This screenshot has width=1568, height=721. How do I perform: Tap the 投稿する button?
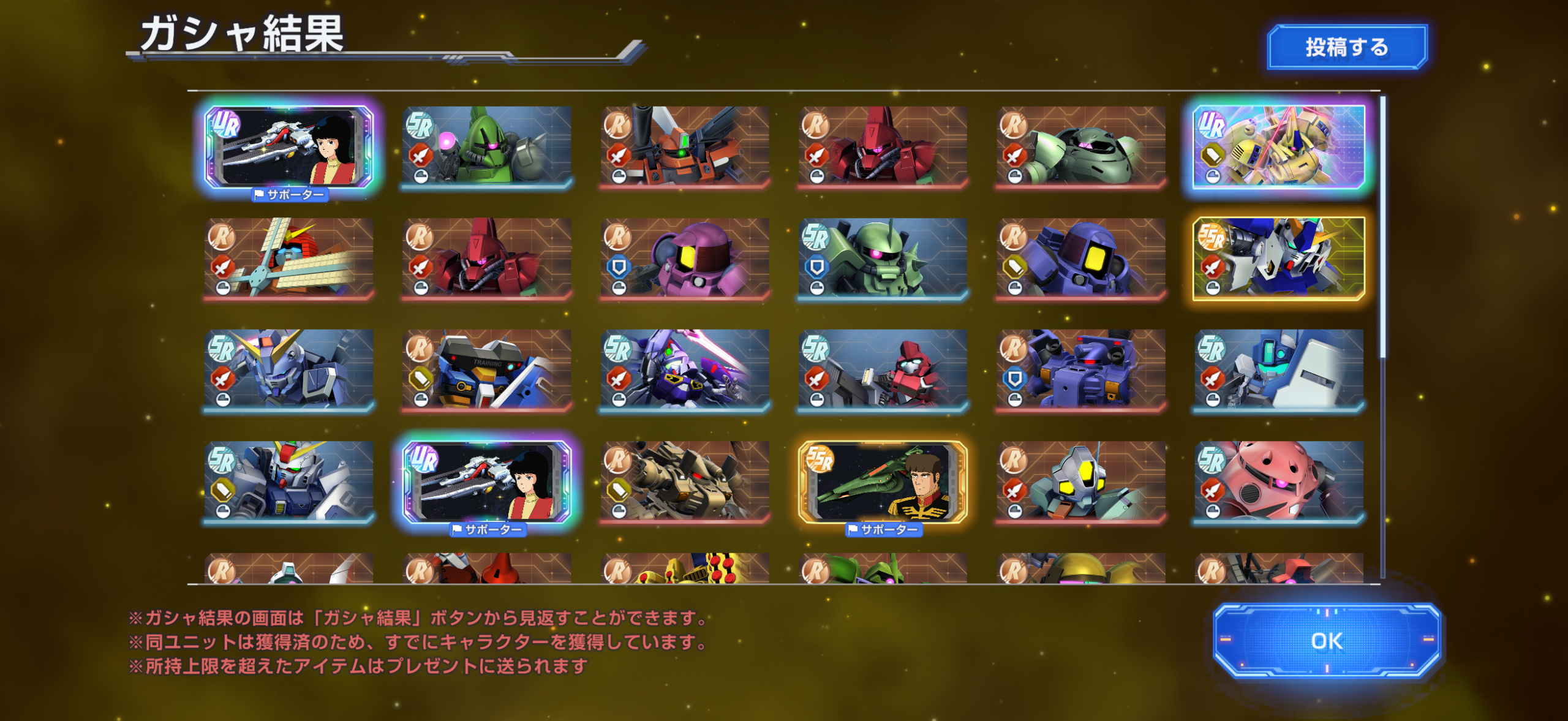1346,45
